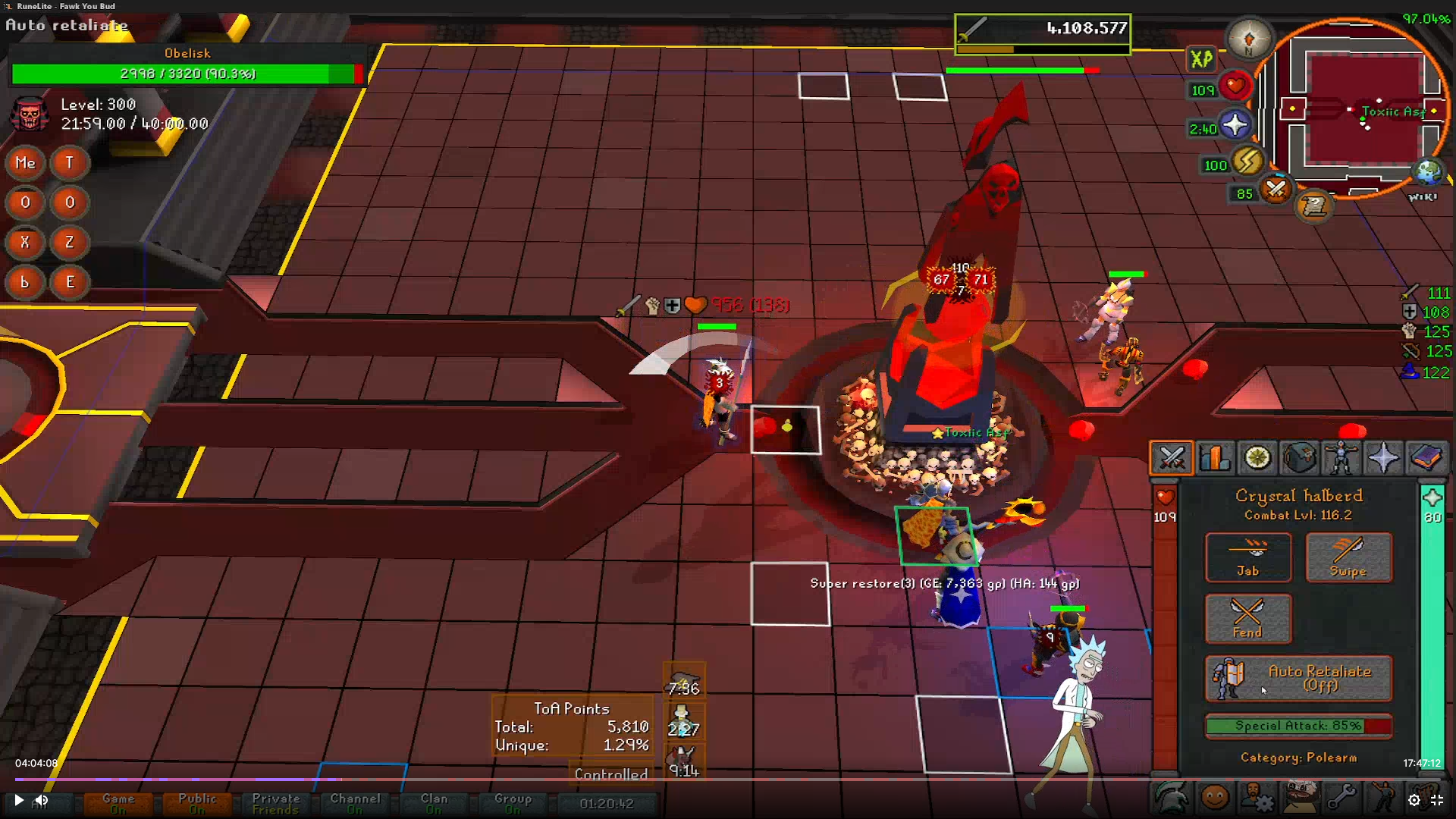The image size is (1456, 819).
Task: Mute the video player volume
Action: tap(42, 800)
